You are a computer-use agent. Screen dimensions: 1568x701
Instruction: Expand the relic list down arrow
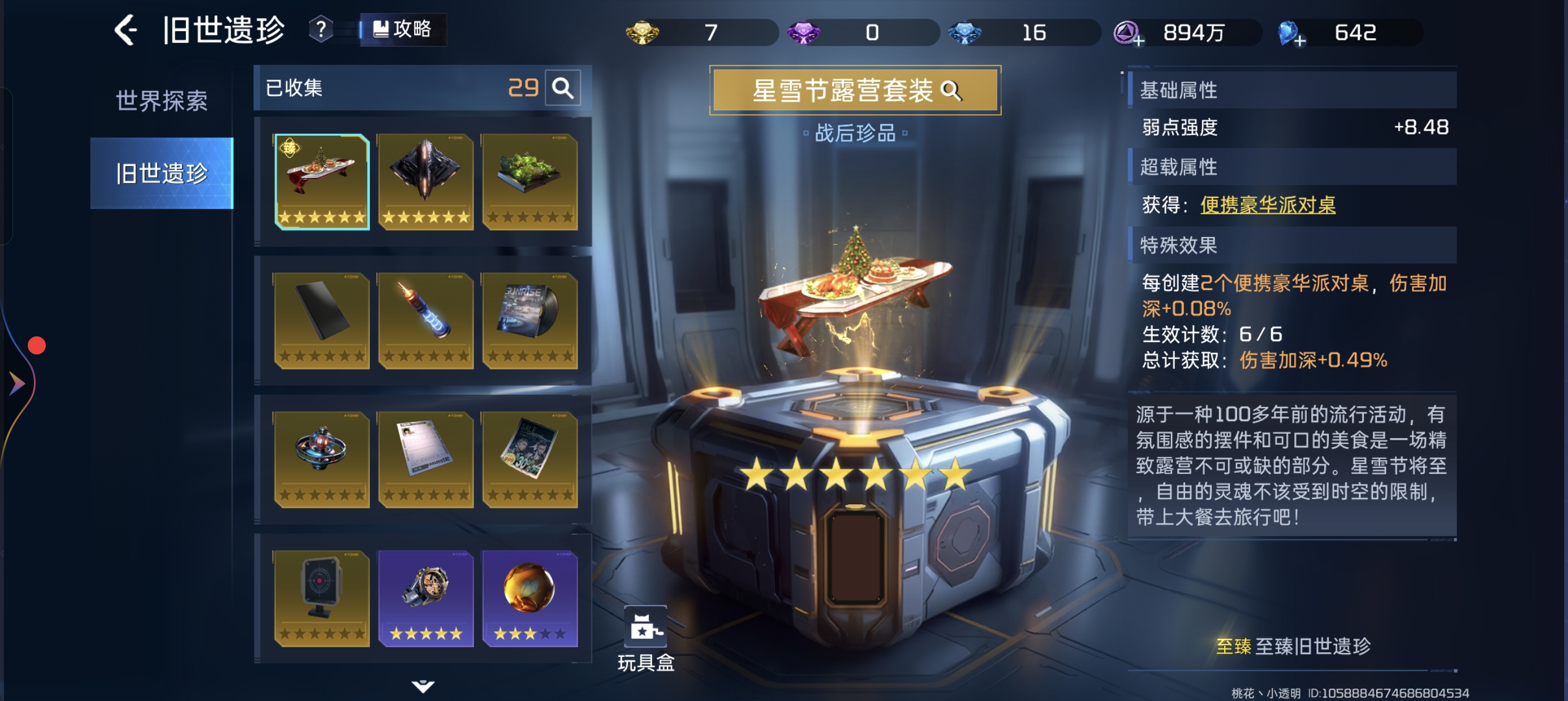coord(423,686)
